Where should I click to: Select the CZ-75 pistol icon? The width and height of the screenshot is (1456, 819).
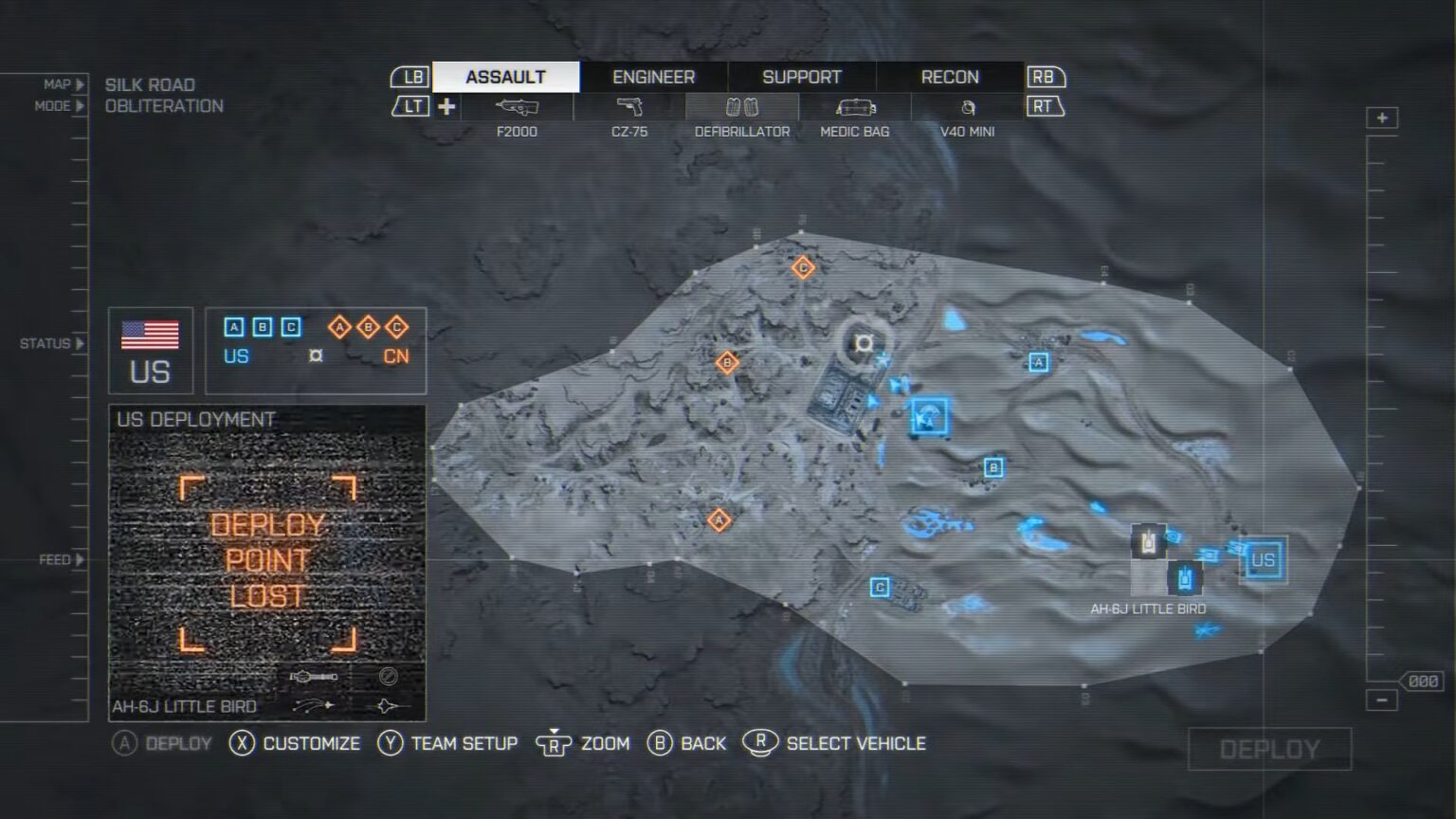point(630,107)
